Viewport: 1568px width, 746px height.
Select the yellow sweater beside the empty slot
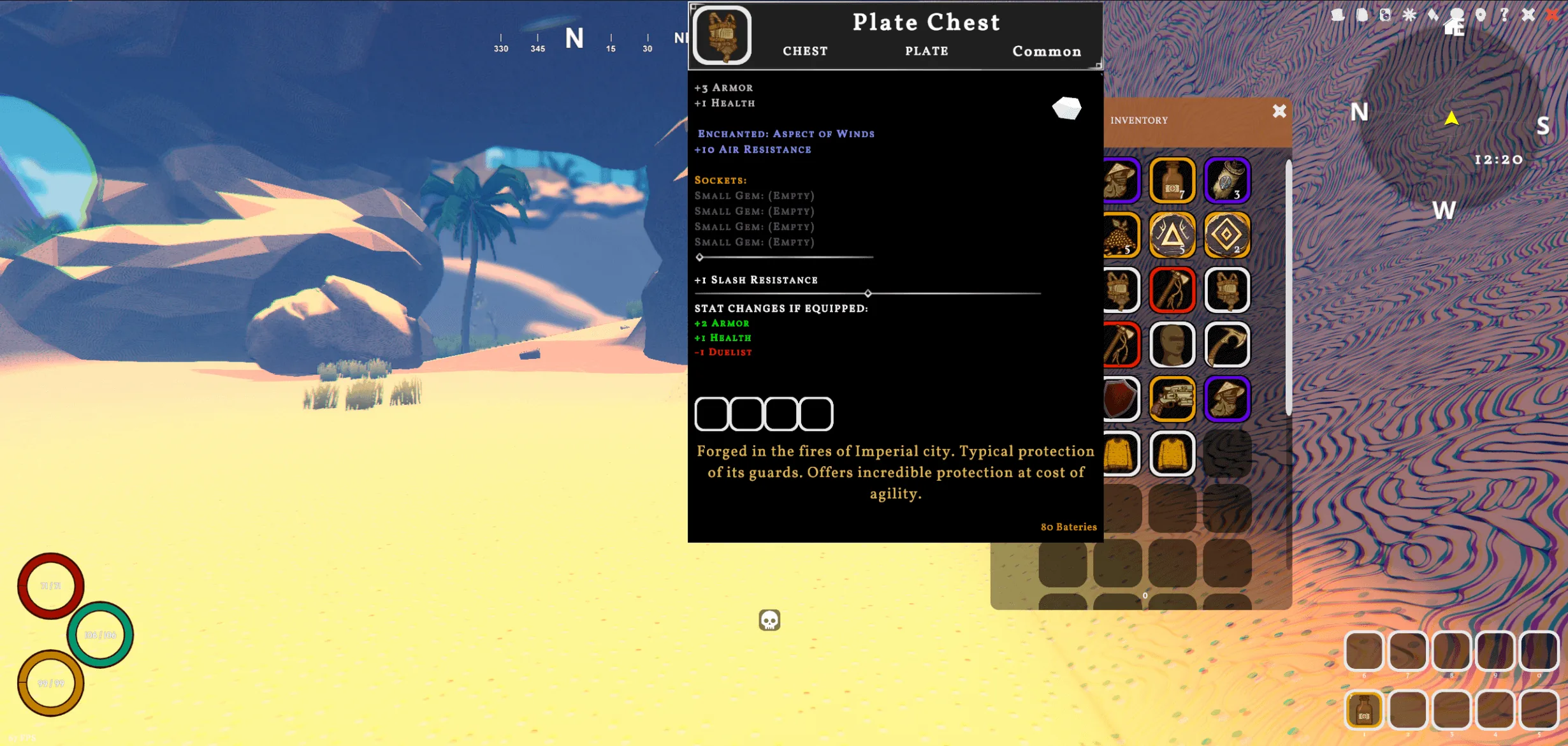[x=1172, y=454]
